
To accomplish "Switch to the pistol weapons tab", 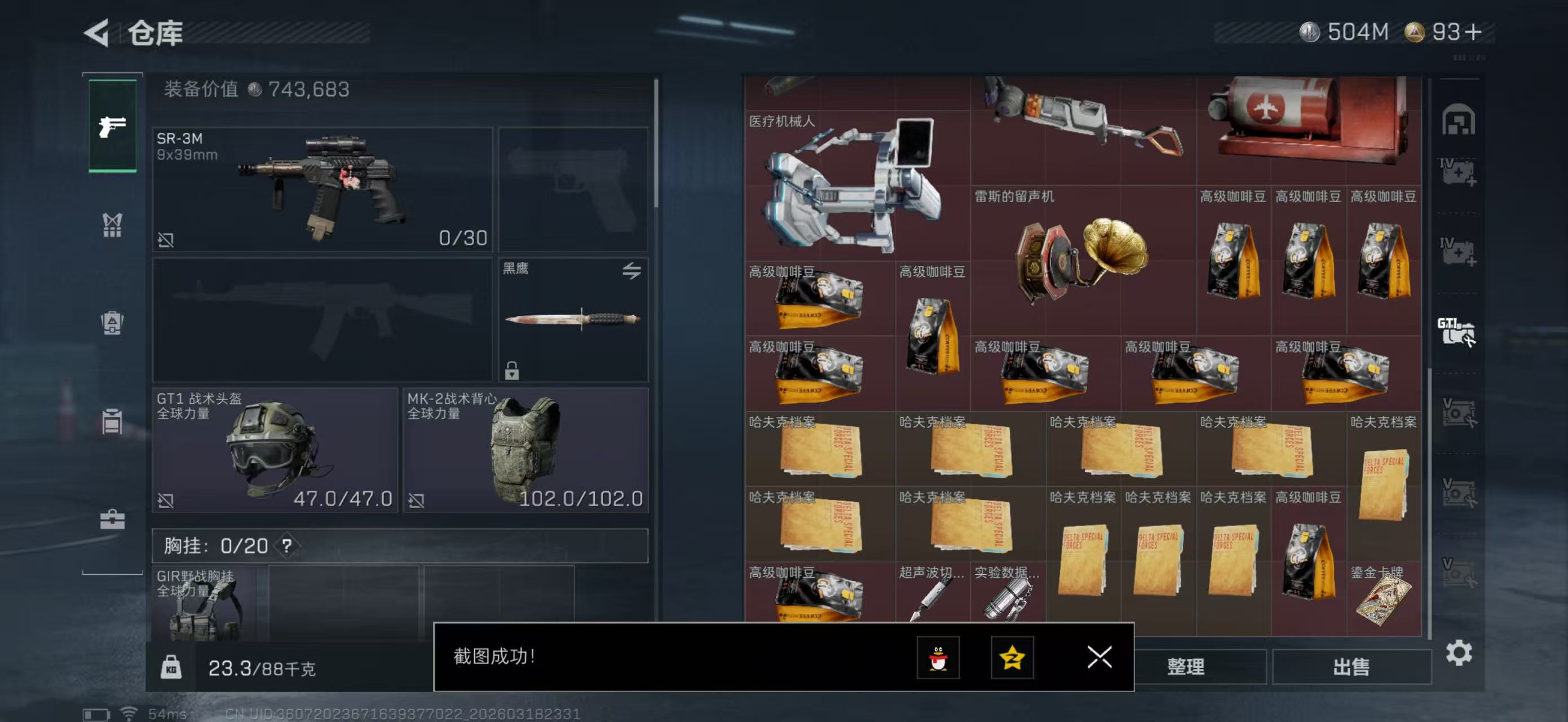I will click(x=113, y=126).
